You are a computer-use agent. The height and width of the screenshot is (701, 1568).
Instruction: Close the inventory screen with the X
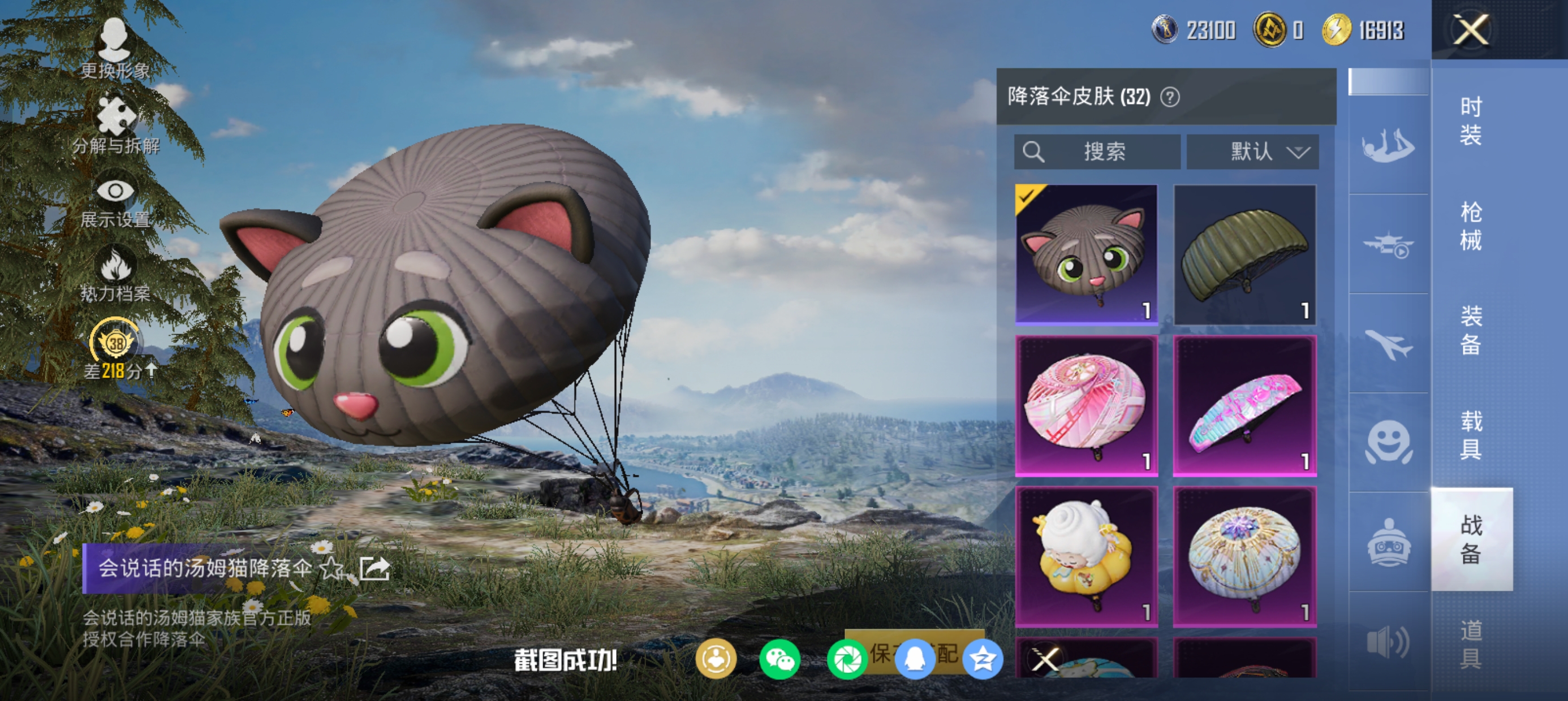(x=1471, y=29)
